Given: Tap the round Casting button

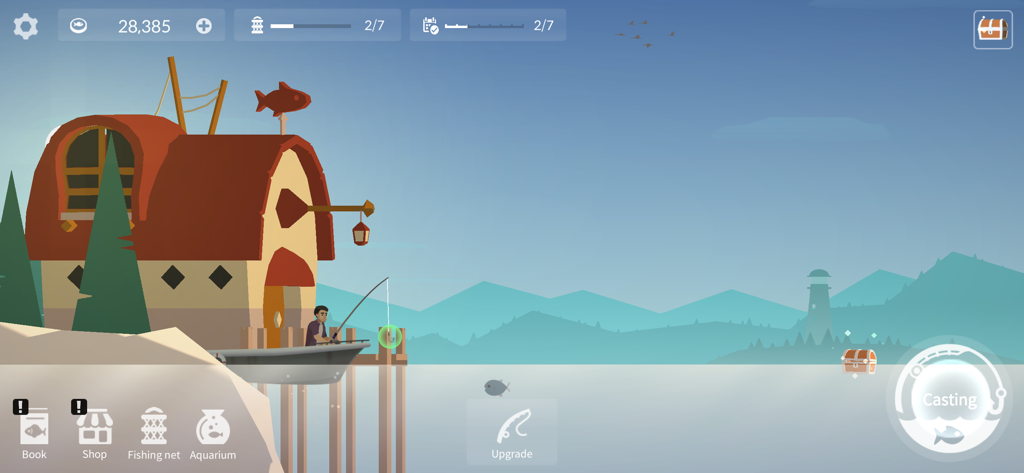Looking at the screenshot, I should [947, 401].
